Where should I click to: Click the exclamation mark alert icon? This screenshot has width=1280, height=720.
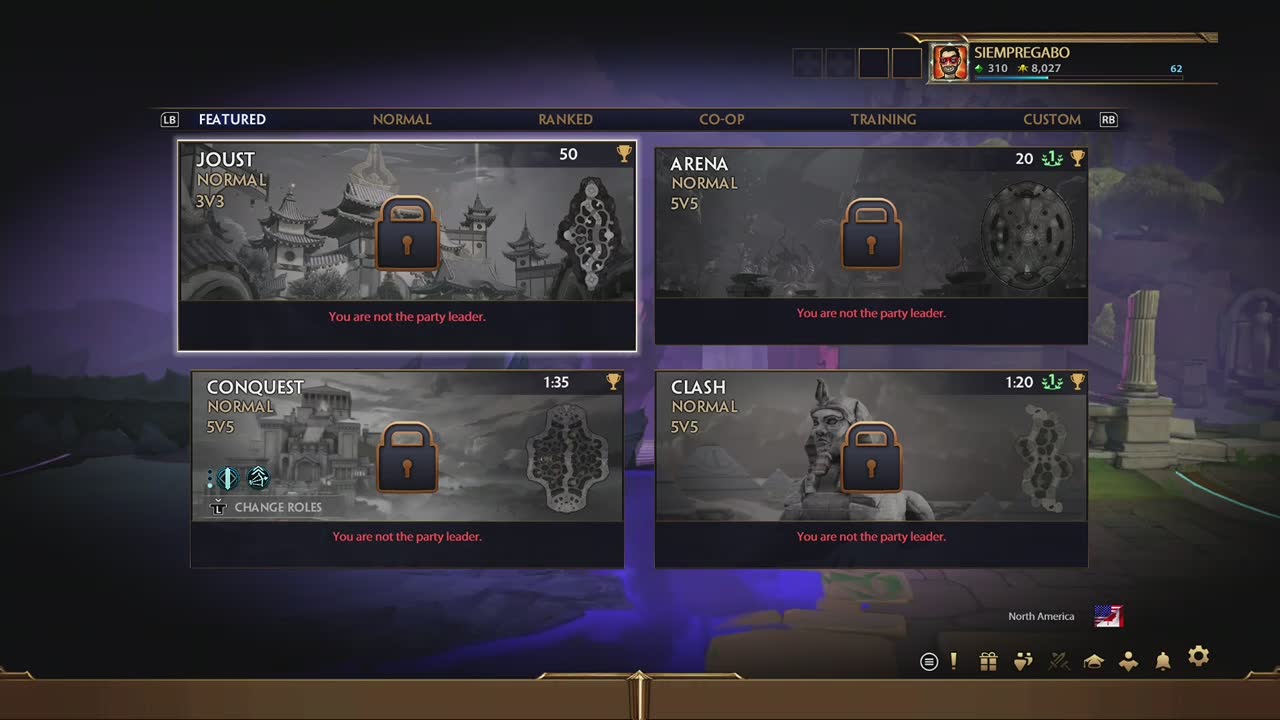pos(954,661)
